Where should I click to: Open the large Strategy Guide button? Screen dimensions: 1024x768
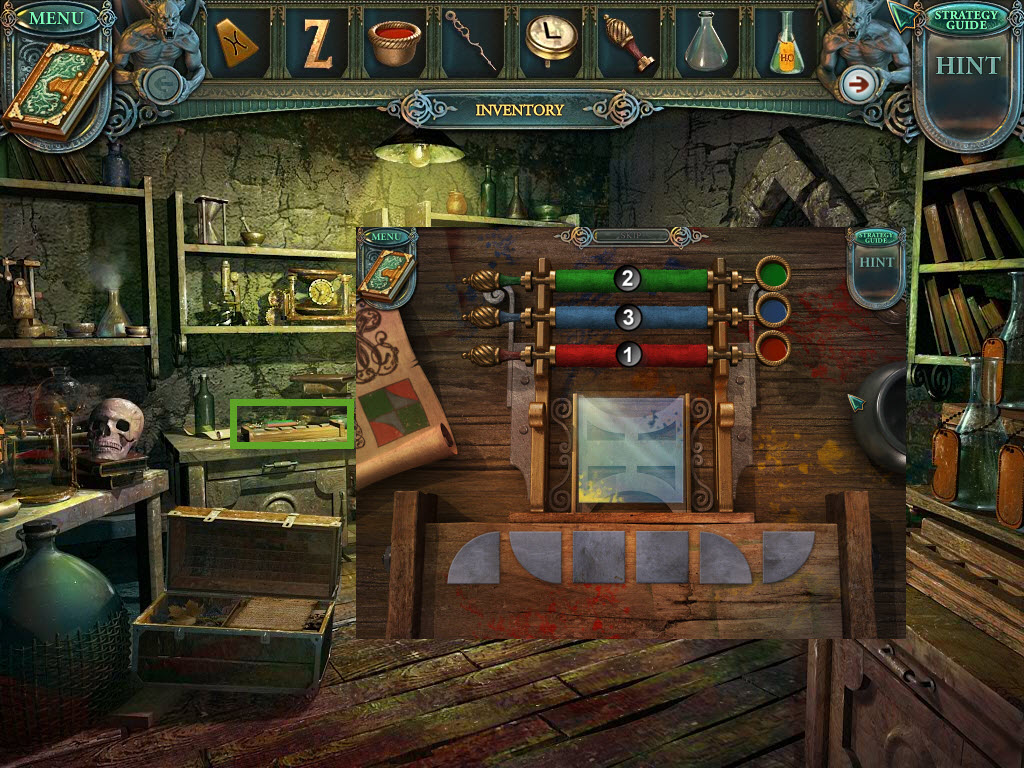pos(964,17)
